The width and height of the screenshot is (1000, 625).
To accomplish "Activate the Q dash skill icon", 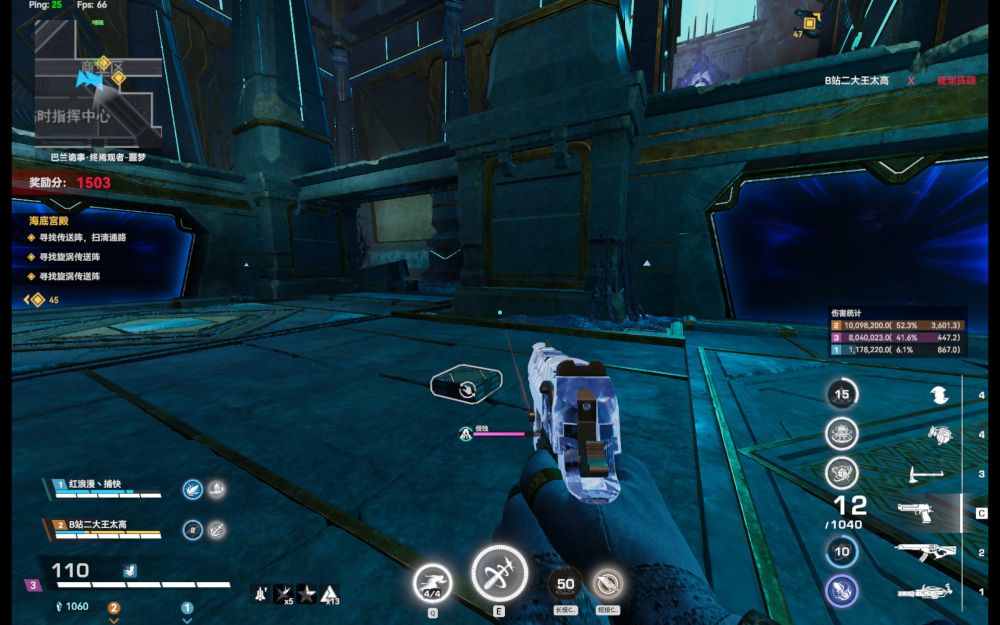I will (x=433, y=582).
